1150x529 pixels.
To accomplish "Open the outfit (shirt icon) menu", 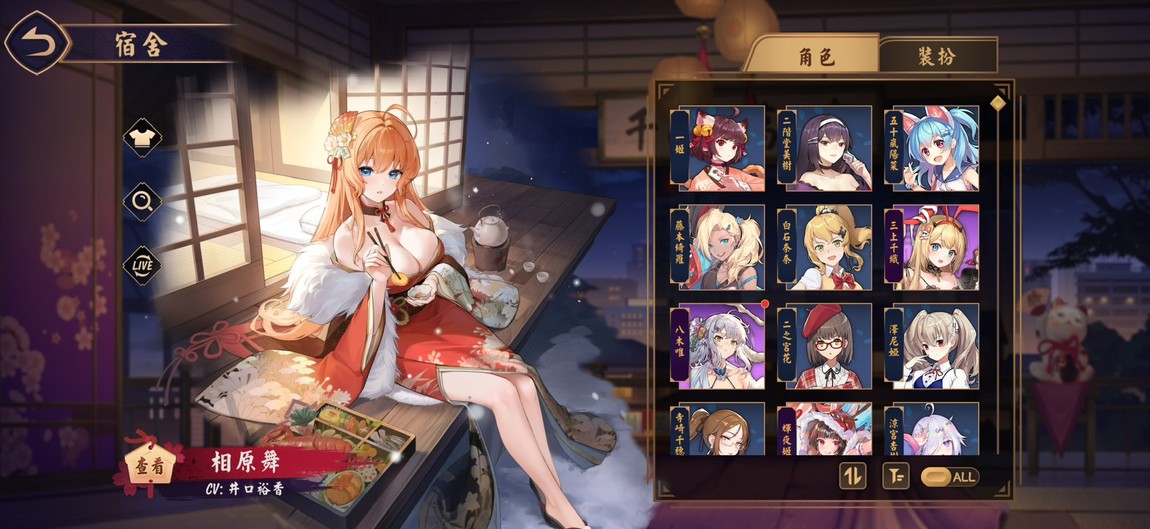I will pos(142,139).
